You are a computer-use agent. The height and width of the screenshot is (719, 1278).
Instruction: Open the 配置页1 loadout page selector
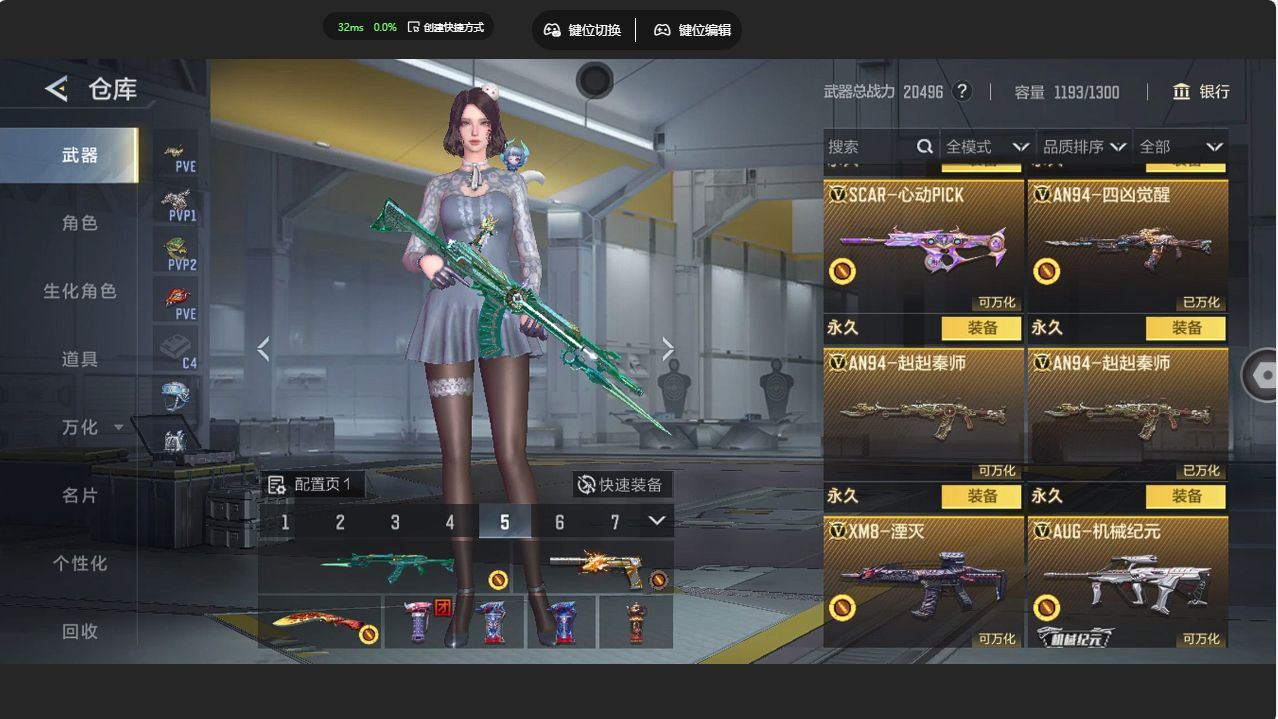click(312, 485)
